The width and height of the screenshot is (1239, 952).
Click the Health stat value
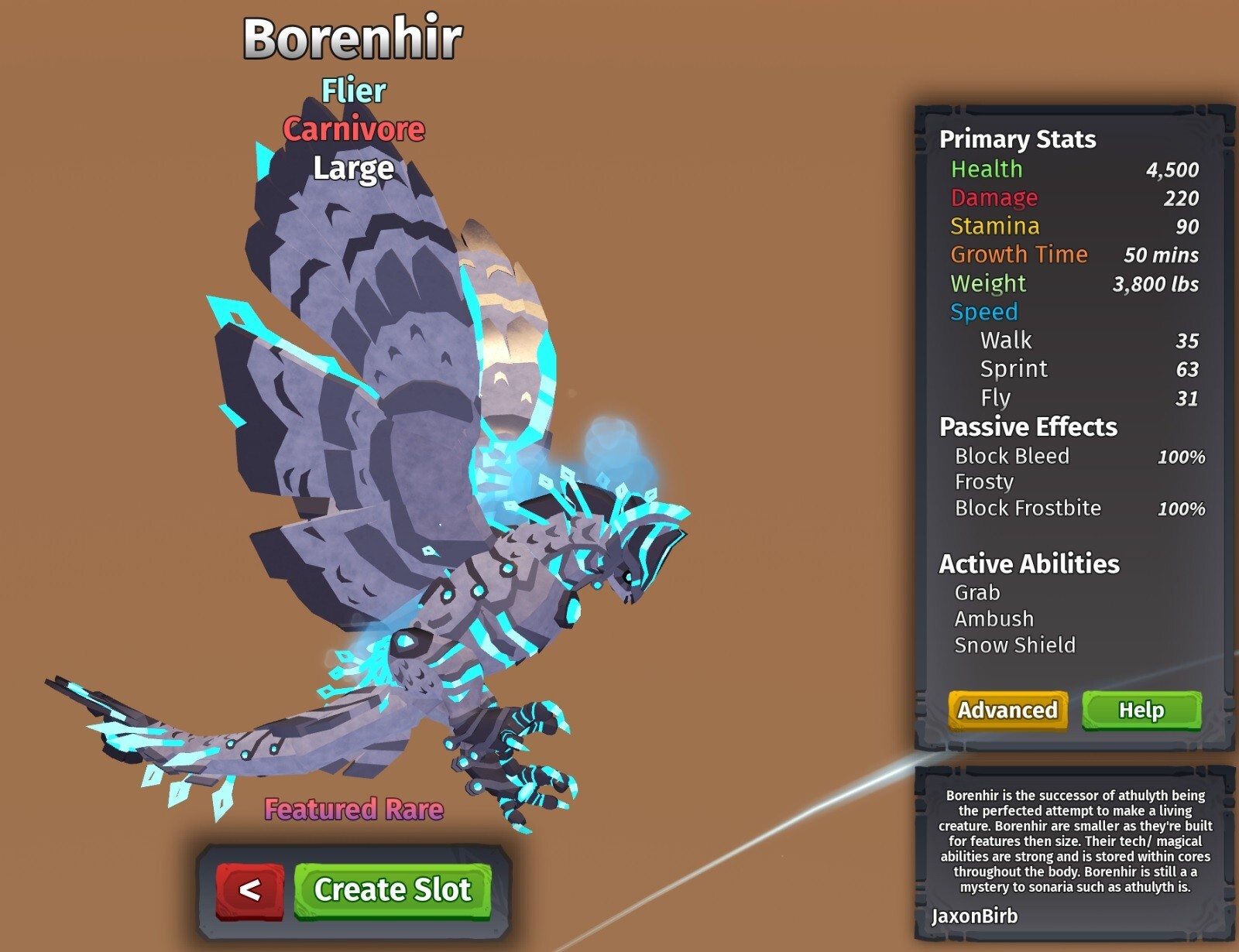coord(1173,170)
